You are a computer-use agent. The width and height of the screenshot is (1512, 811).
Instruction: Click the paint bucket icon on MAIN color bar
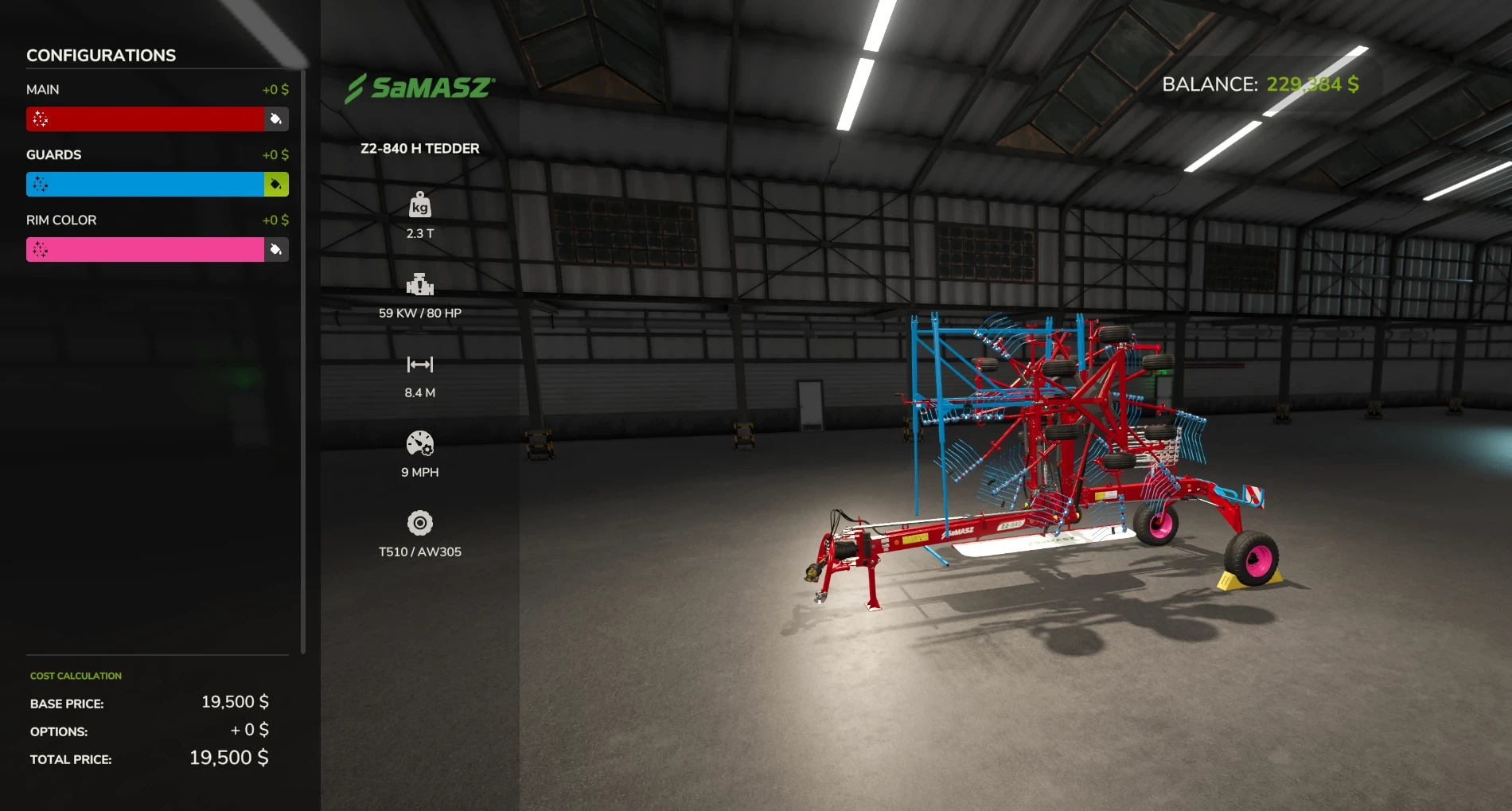point(275,119)
